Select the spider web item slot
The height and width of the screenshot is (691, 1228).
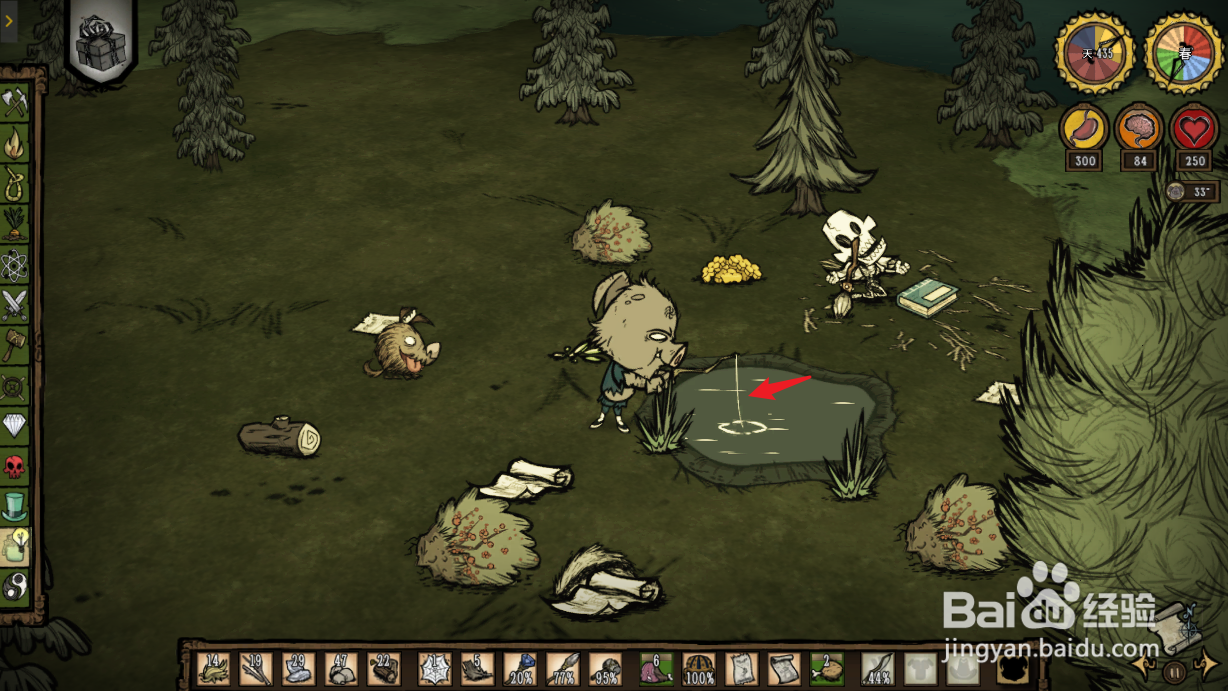pyautogui.click(x=435, y=668)
